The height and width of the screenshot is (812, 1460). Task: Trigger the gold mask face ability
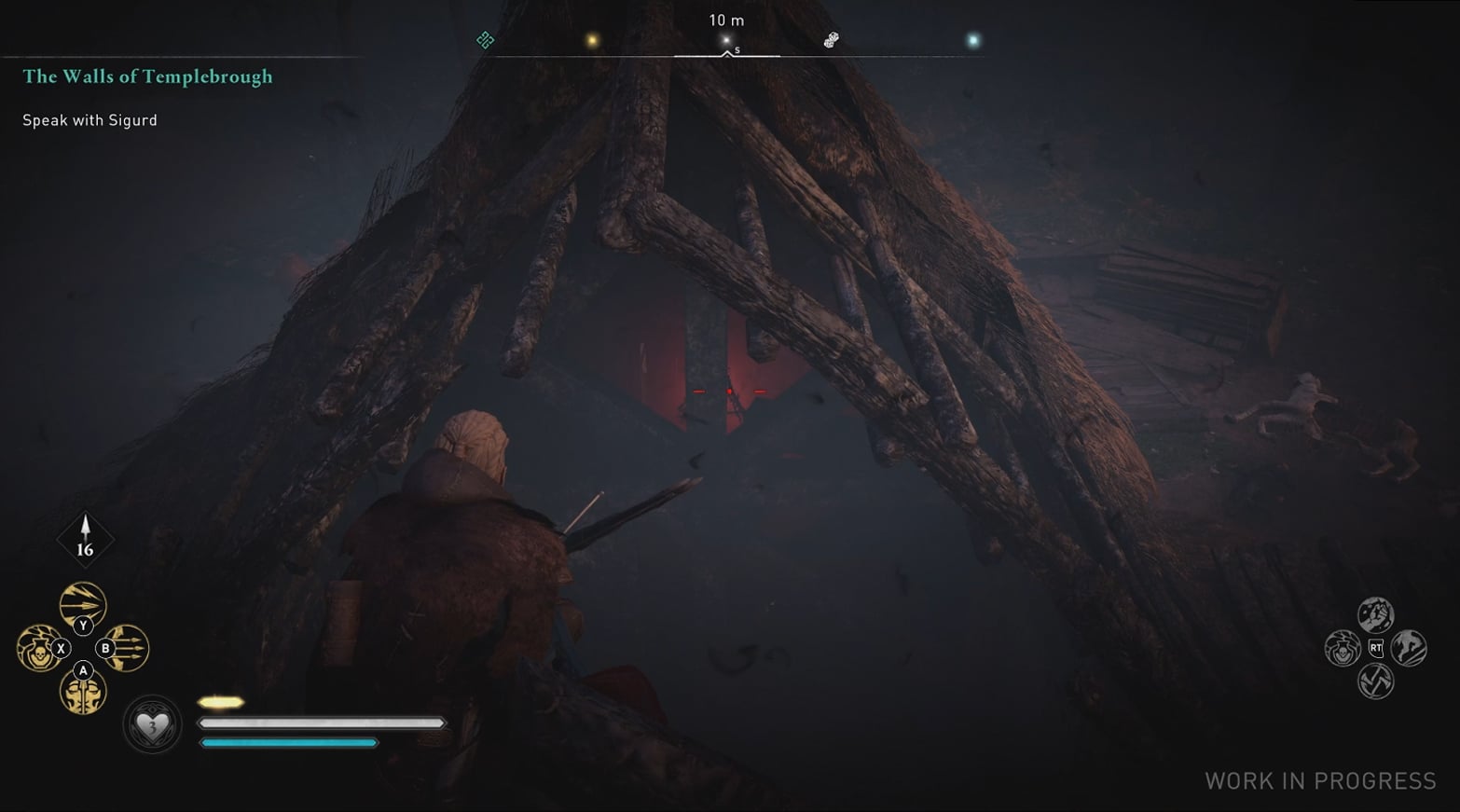click(x=82, y=693)
